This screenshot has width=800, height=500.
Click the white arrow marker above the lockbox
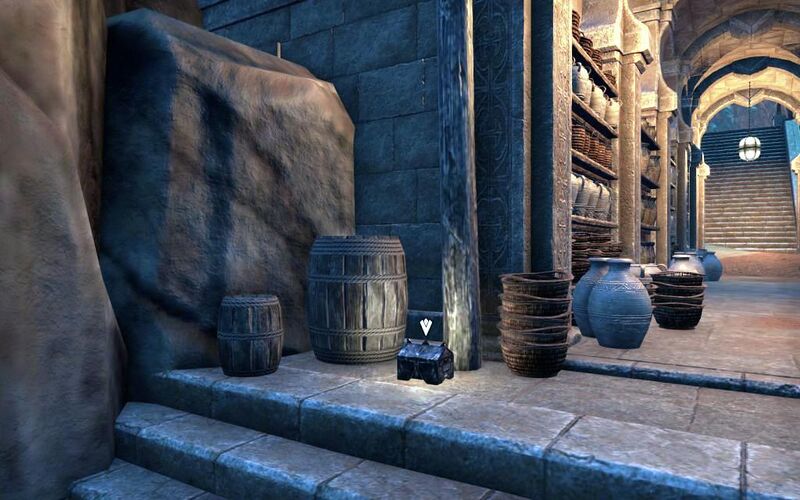point(426,326)
